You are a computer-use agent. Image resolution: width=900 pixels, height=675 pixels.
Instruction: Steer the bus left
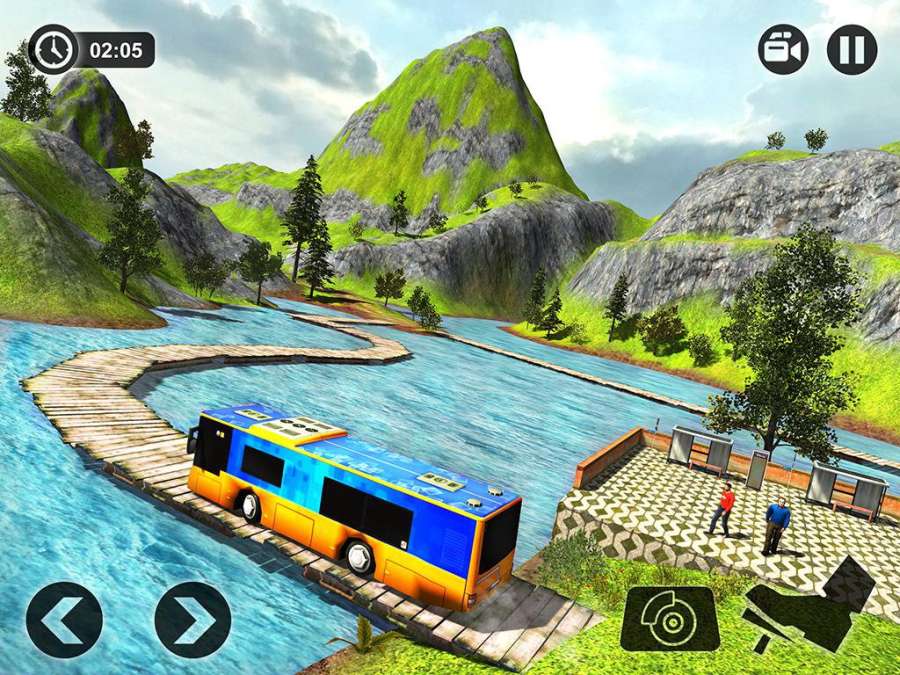click(x=64, y=619)
